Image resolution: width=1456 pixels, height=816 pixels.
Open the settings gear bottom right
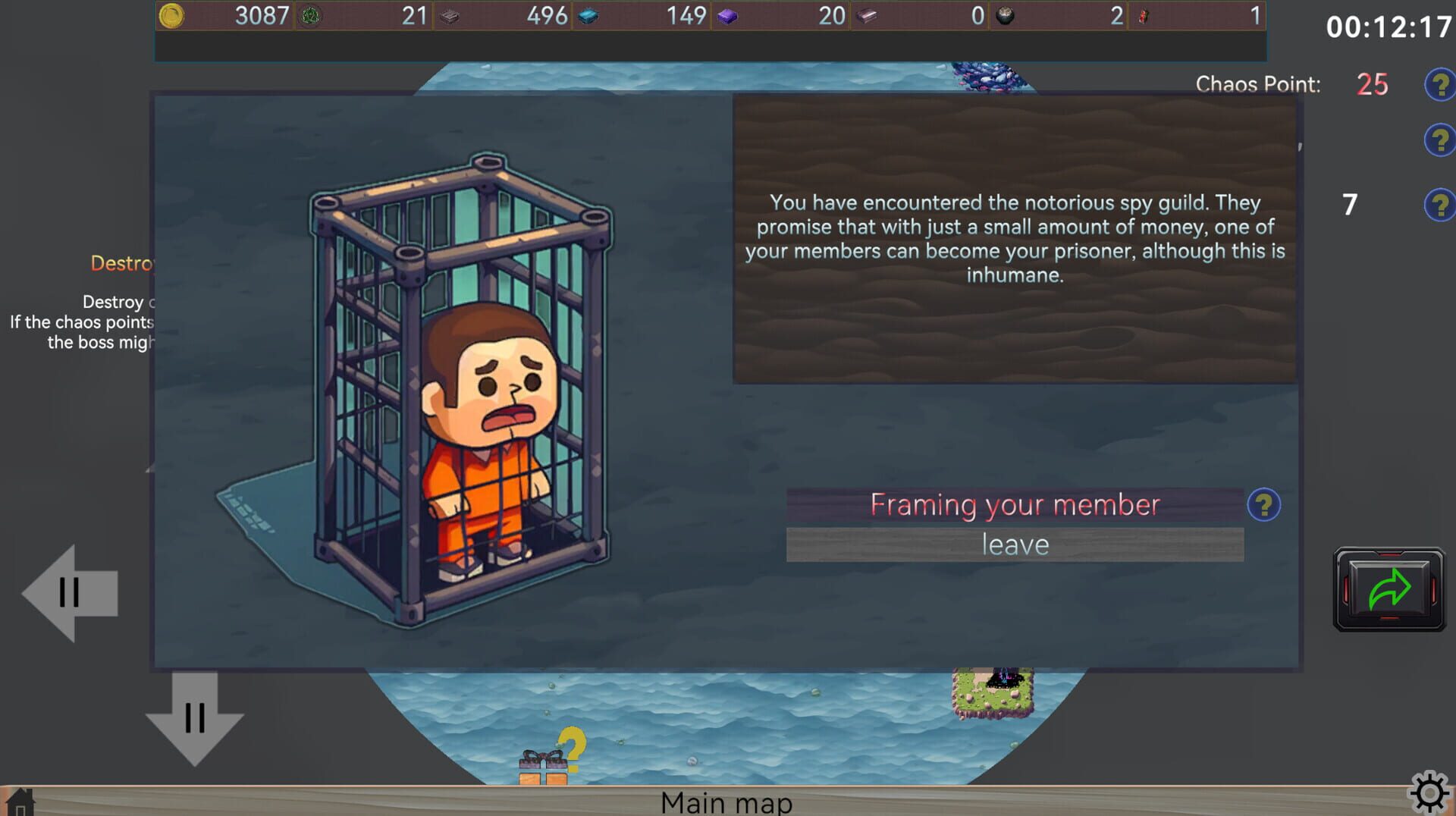point(1431,792)
